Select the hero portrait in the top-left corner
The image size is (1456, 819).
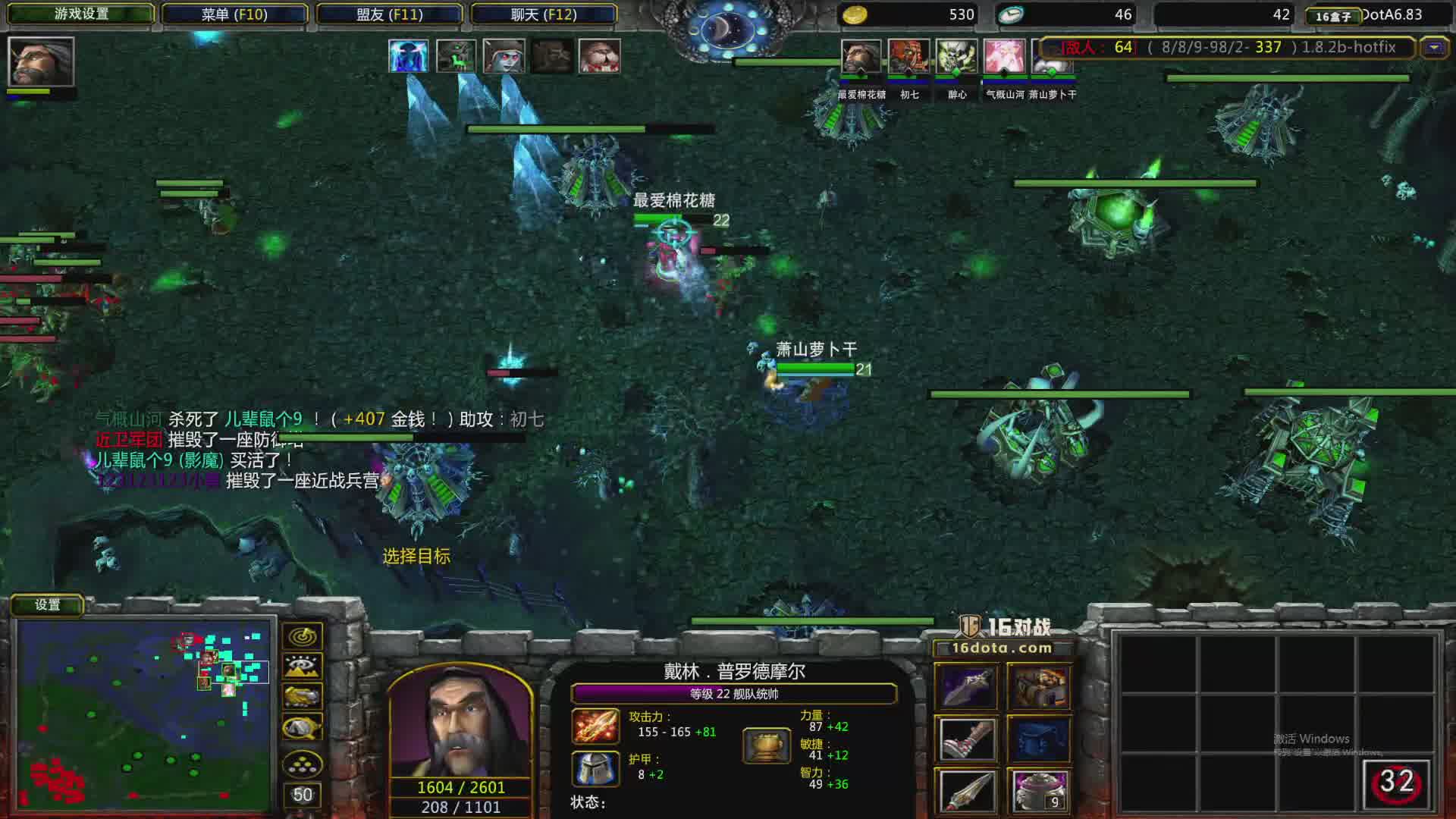(x=41, y=61)
